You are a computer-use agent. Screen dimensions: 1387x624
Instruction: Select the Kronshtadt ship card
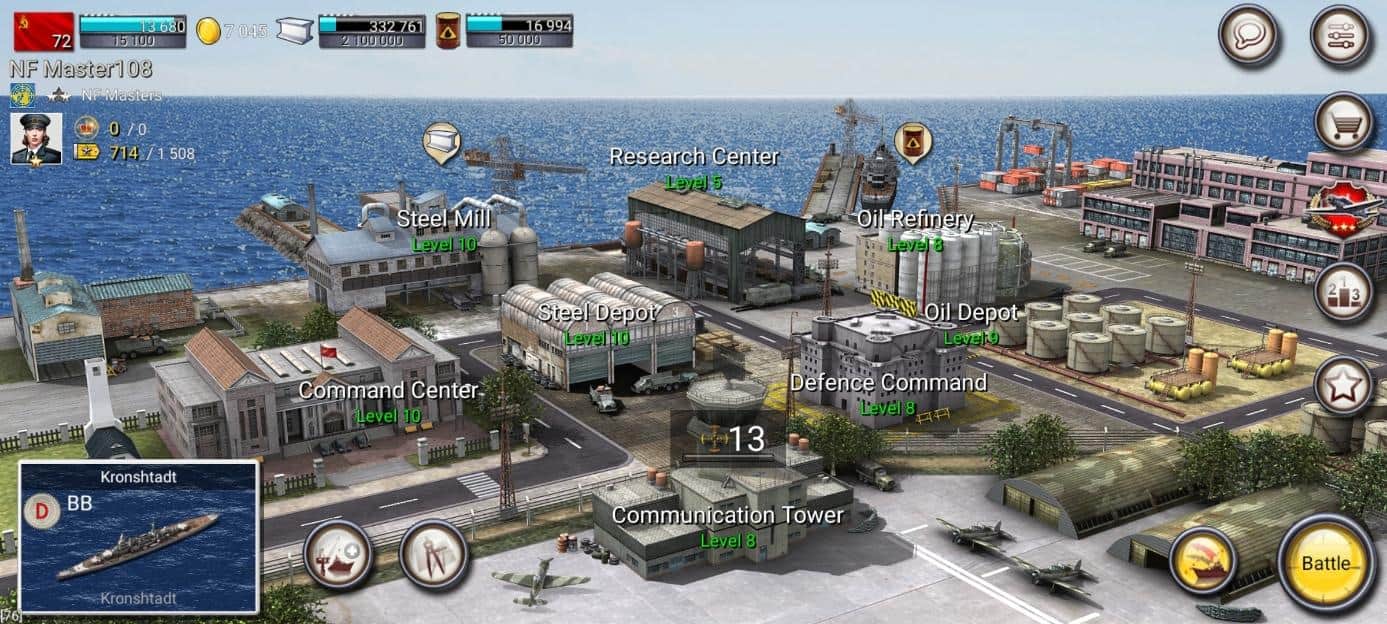click(x=139, y=537)
